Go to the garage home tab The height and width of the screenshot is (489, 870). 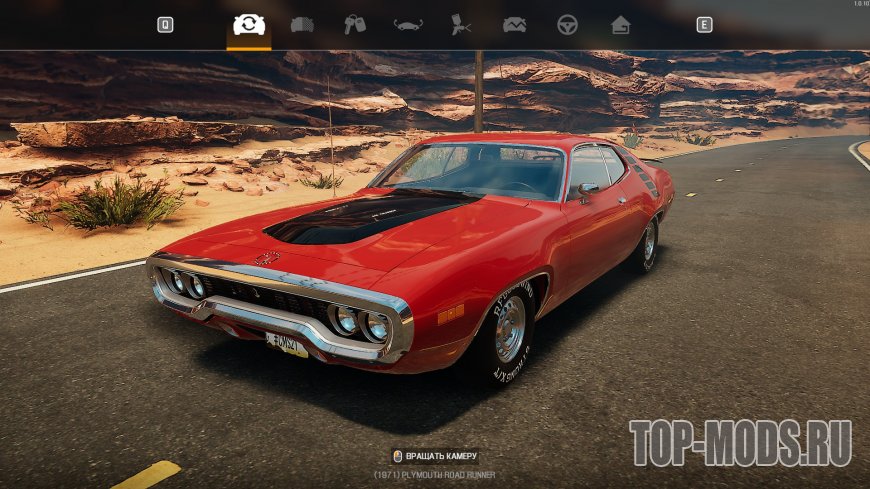(620, 25)
